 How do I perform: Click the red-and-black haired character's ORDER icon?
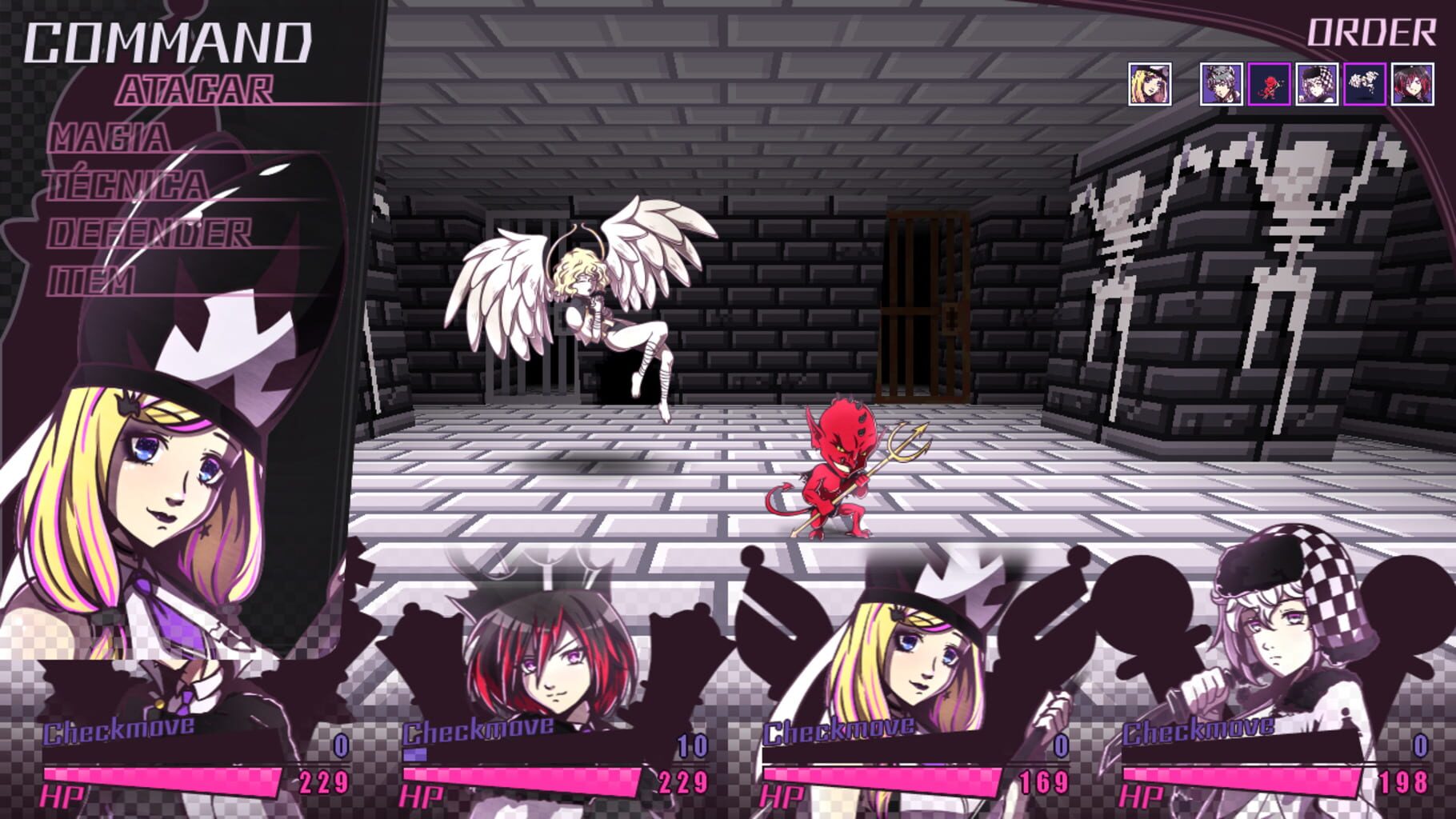1411,85
